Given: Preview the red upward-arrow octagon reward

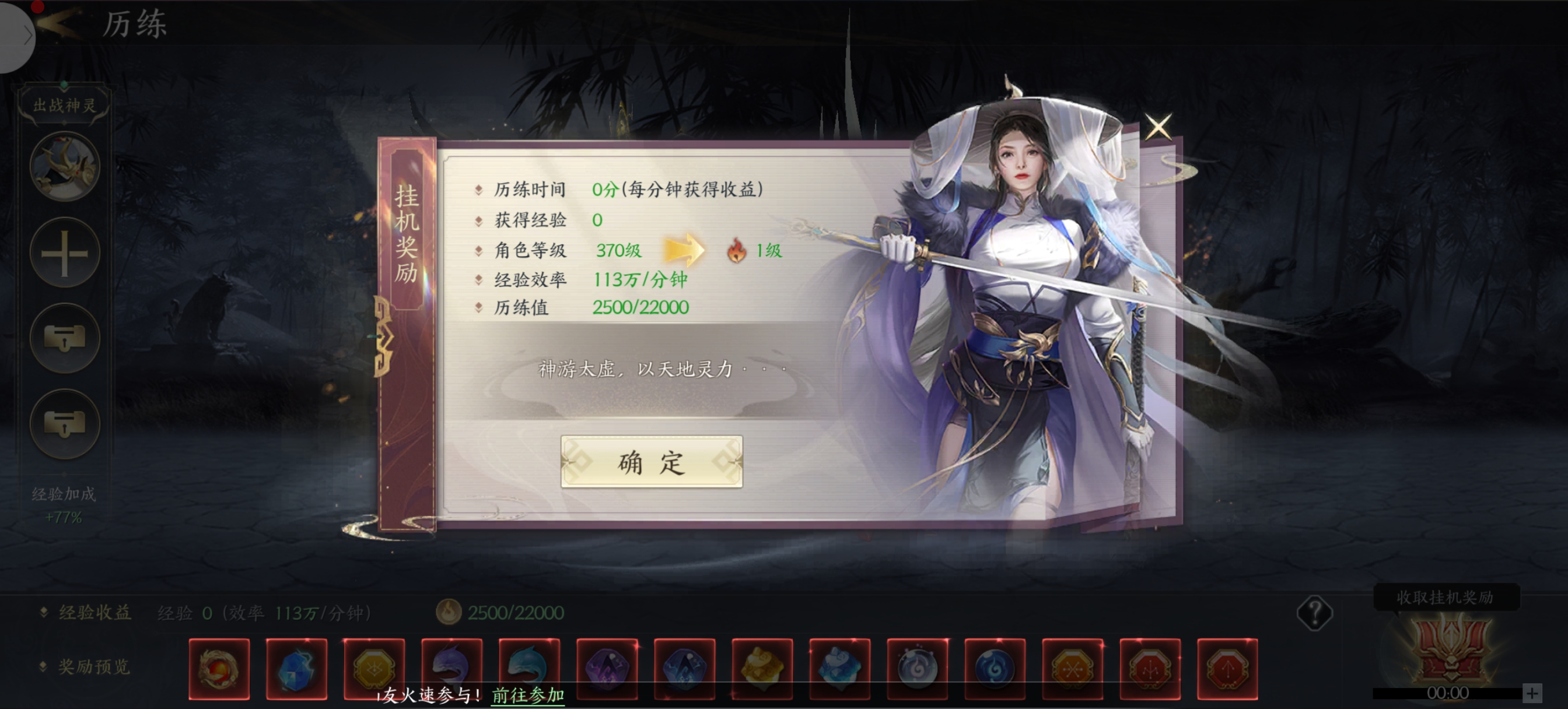Looking at the screenshot, I should pos(1227,669).
